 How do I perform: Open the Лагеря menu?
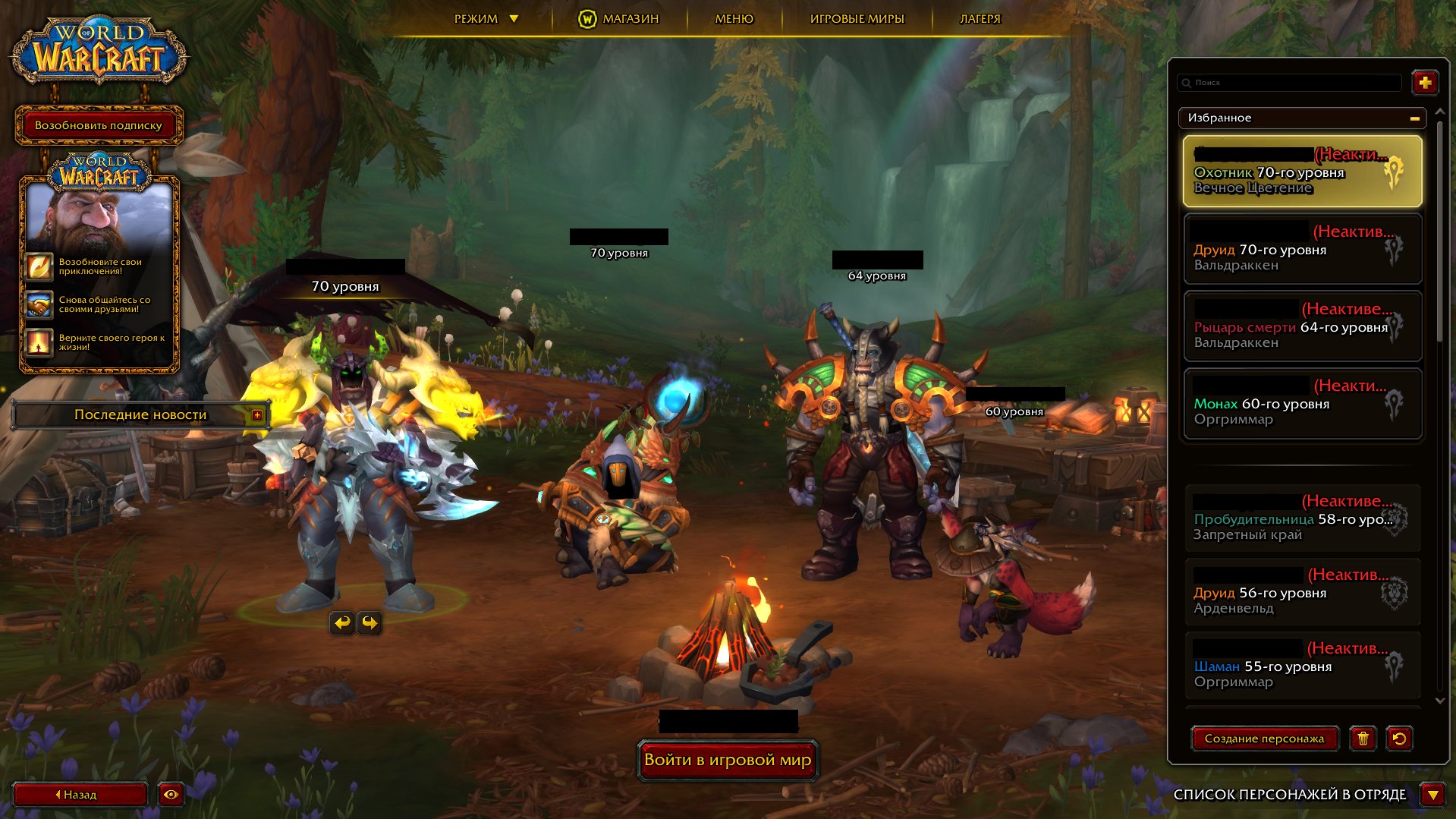point(980,19)
